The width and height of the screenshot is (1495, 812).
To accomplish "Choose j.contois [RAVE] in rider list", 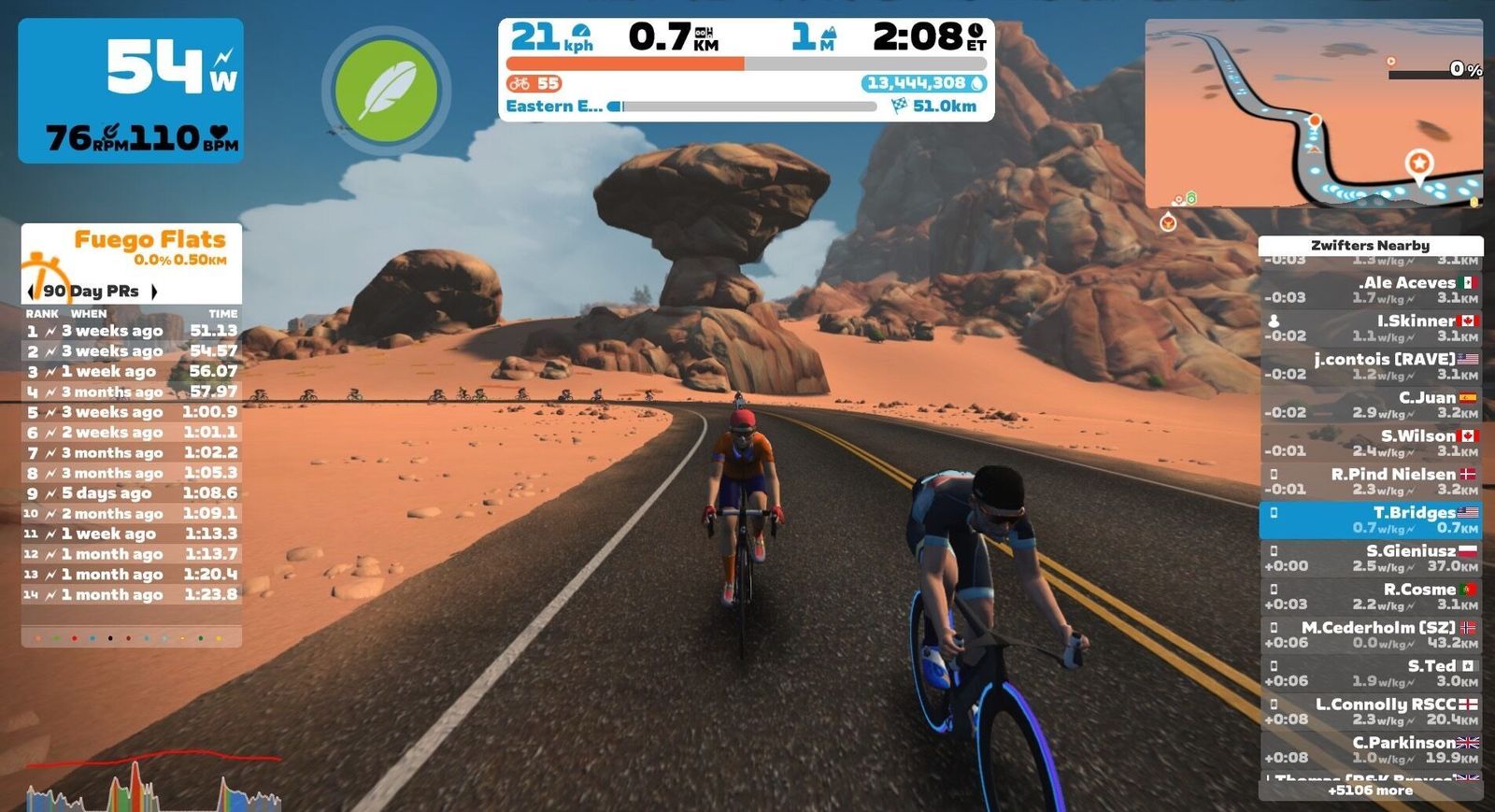I will point(1370,366).
